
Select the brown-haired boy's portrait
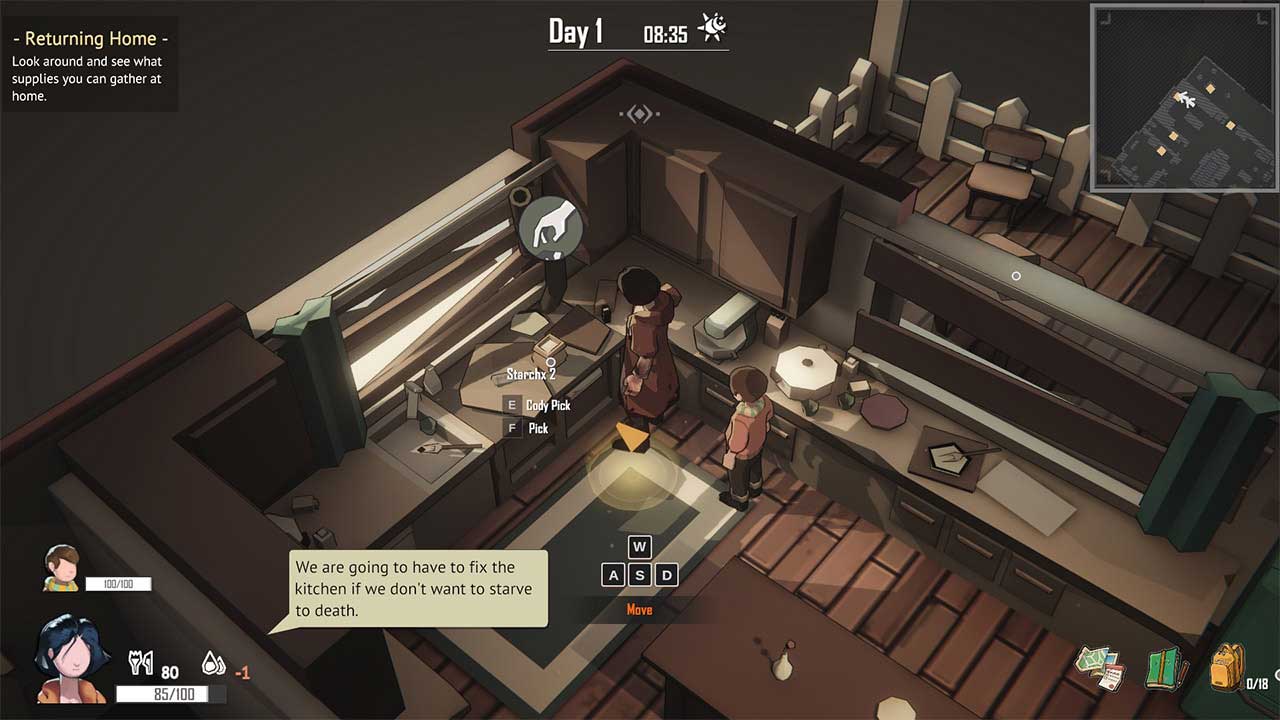click(62, 567)
